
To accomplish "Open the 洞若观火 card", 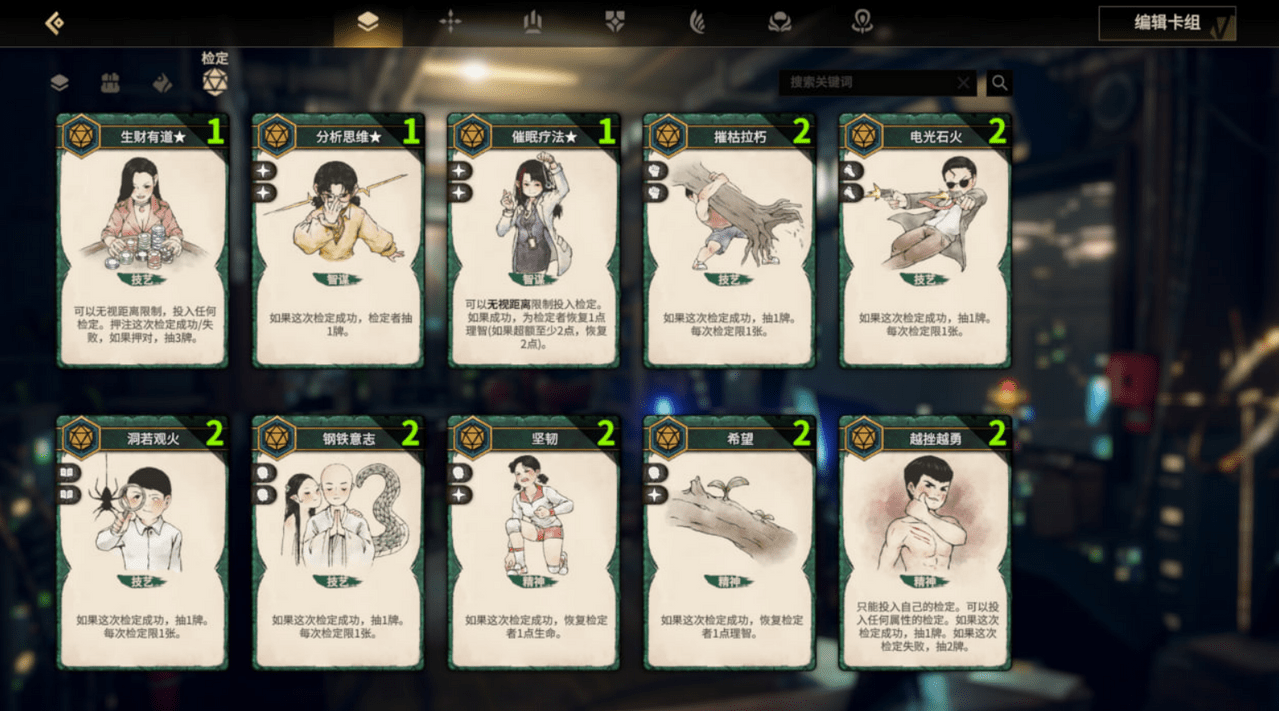I will (143, 543).
